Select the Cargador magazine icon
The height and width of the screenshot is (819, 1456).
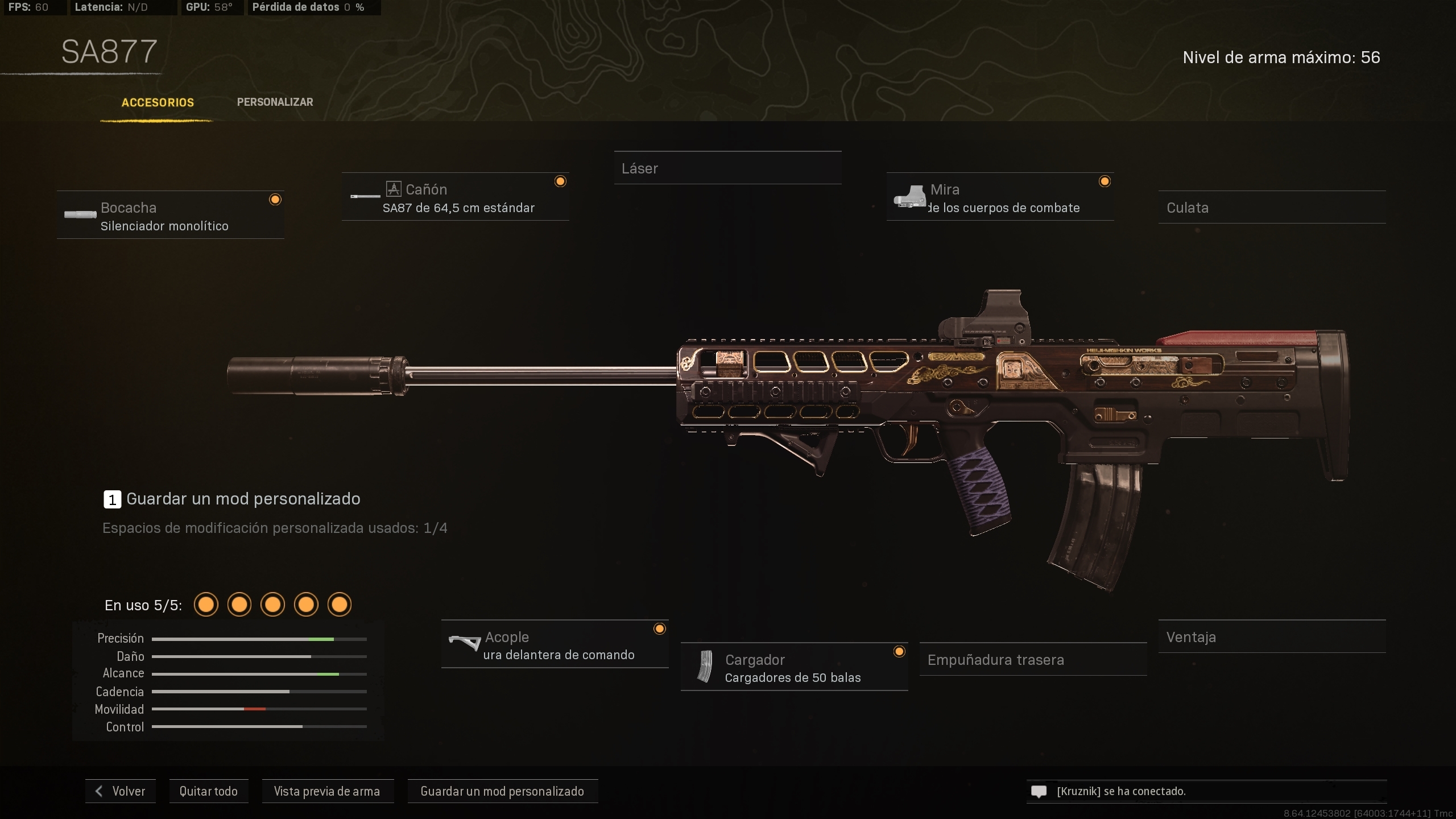click(705, 667)
